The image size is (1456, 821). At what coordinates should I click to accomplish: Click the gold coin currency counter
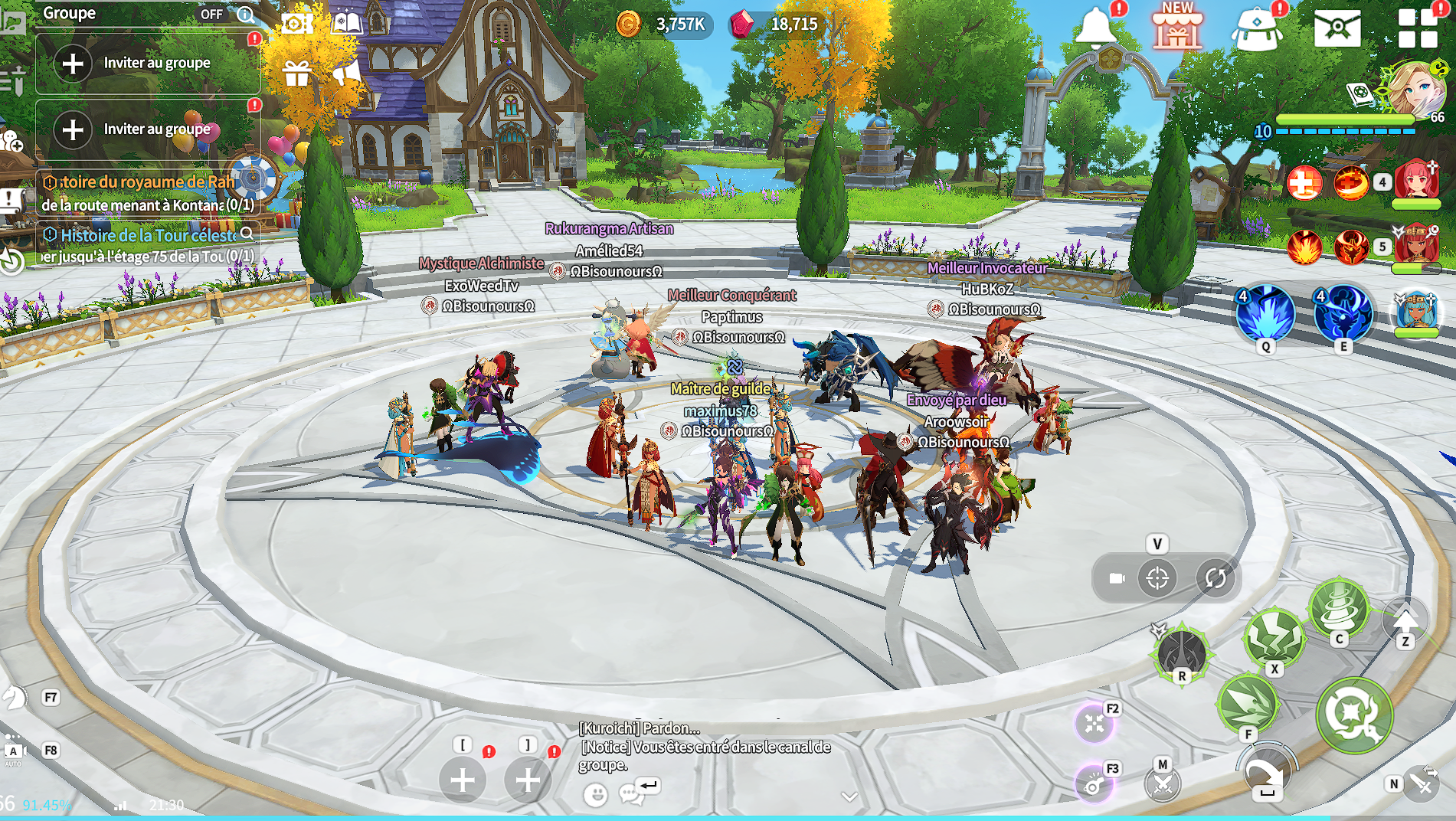pyautogui.click(x=663, y=25)
